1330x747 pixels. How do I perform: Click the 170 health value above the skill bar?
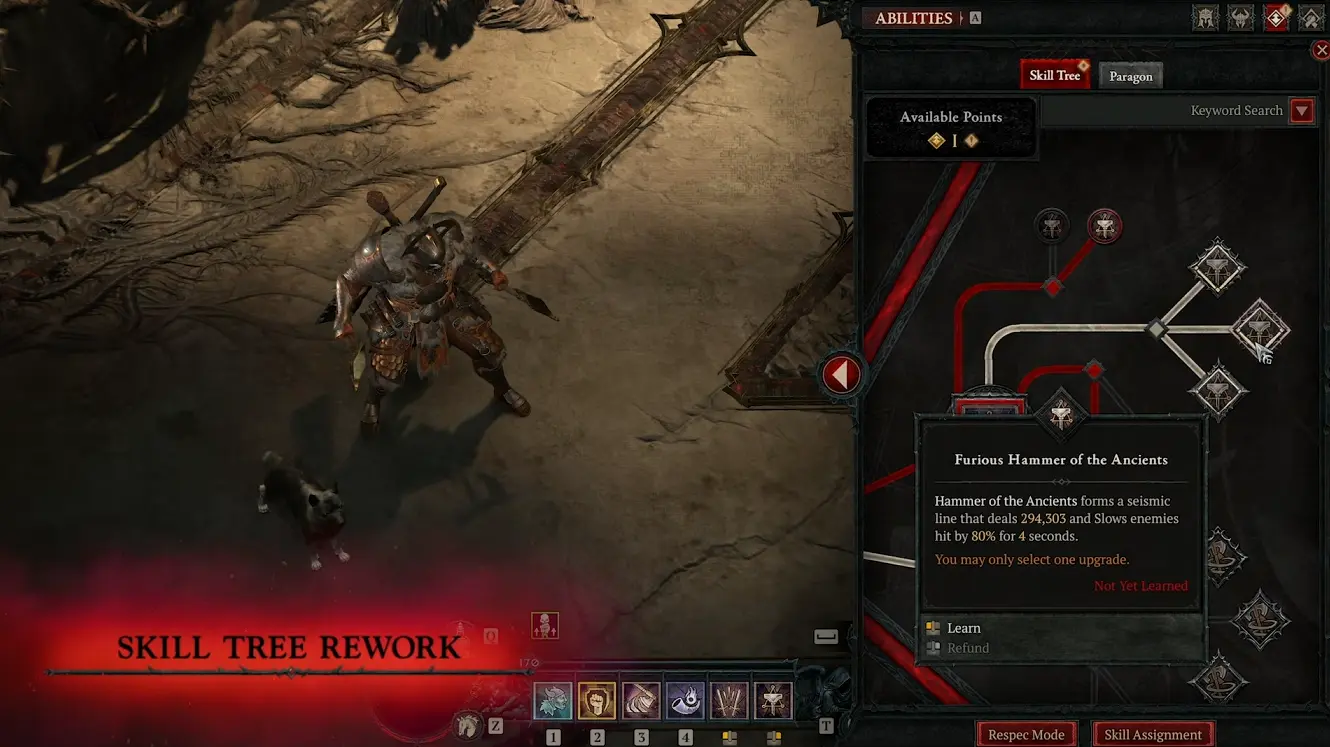point(529,661)
